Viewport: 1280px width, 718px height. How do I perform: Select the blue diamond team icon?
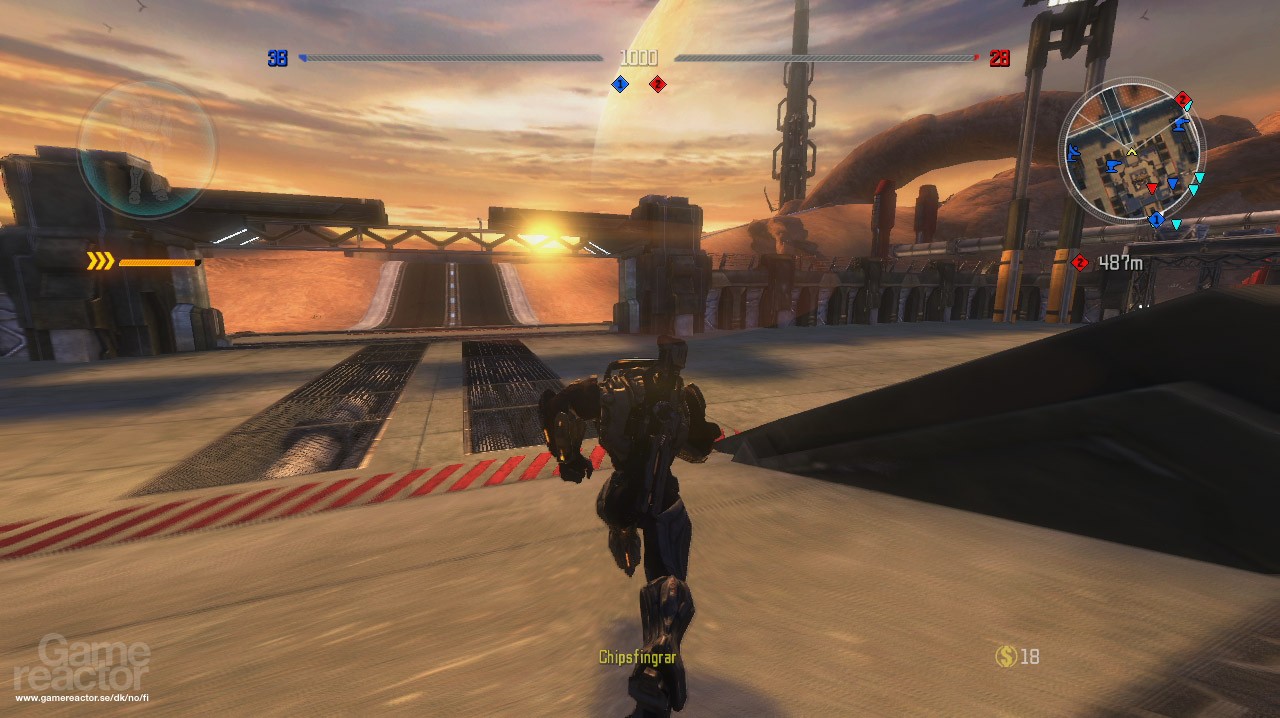click(620, 85)
